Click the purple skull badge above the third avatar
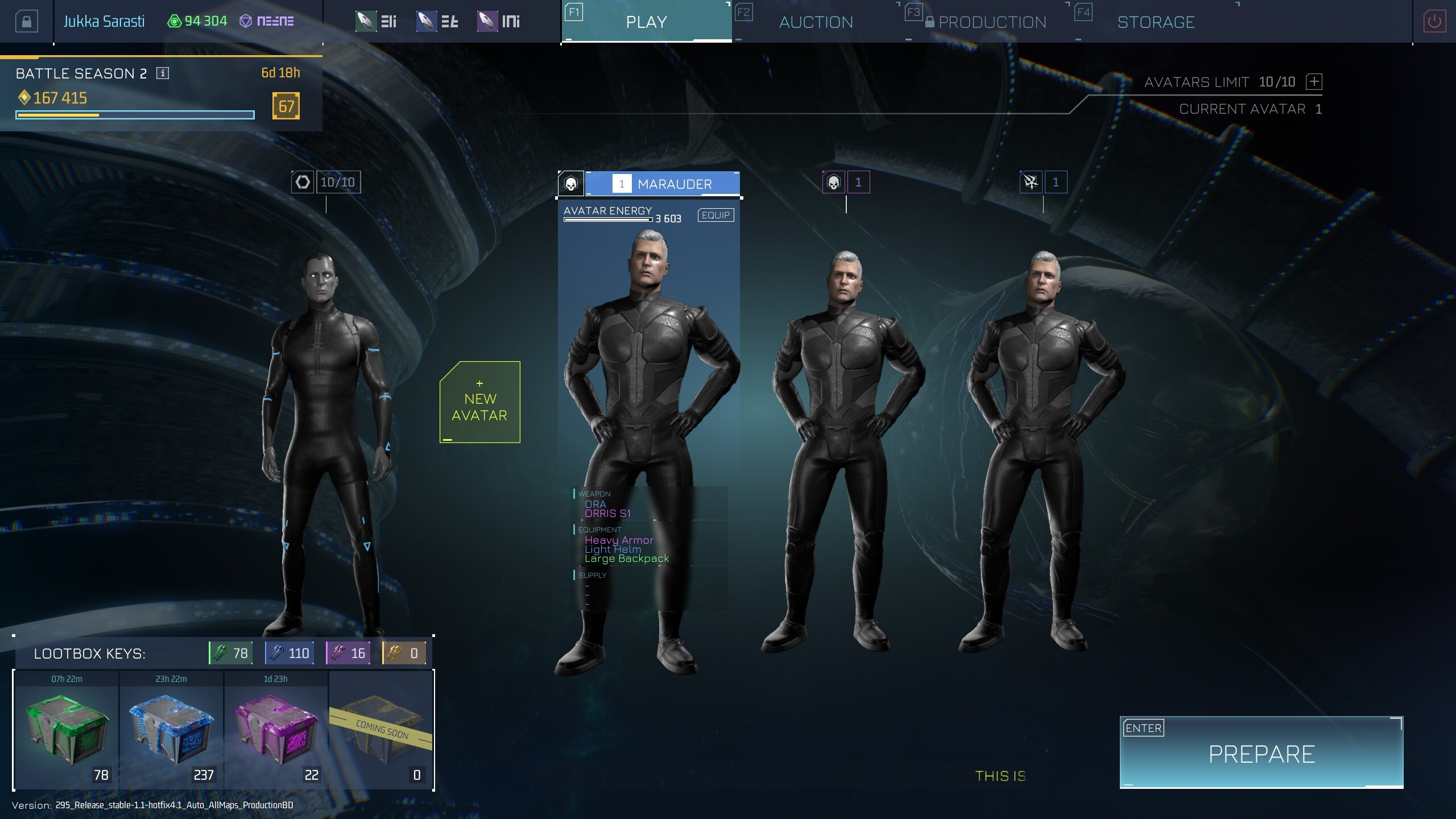Screen dimensions: 1456x819 pyautogui.click(x=834, y=181)
